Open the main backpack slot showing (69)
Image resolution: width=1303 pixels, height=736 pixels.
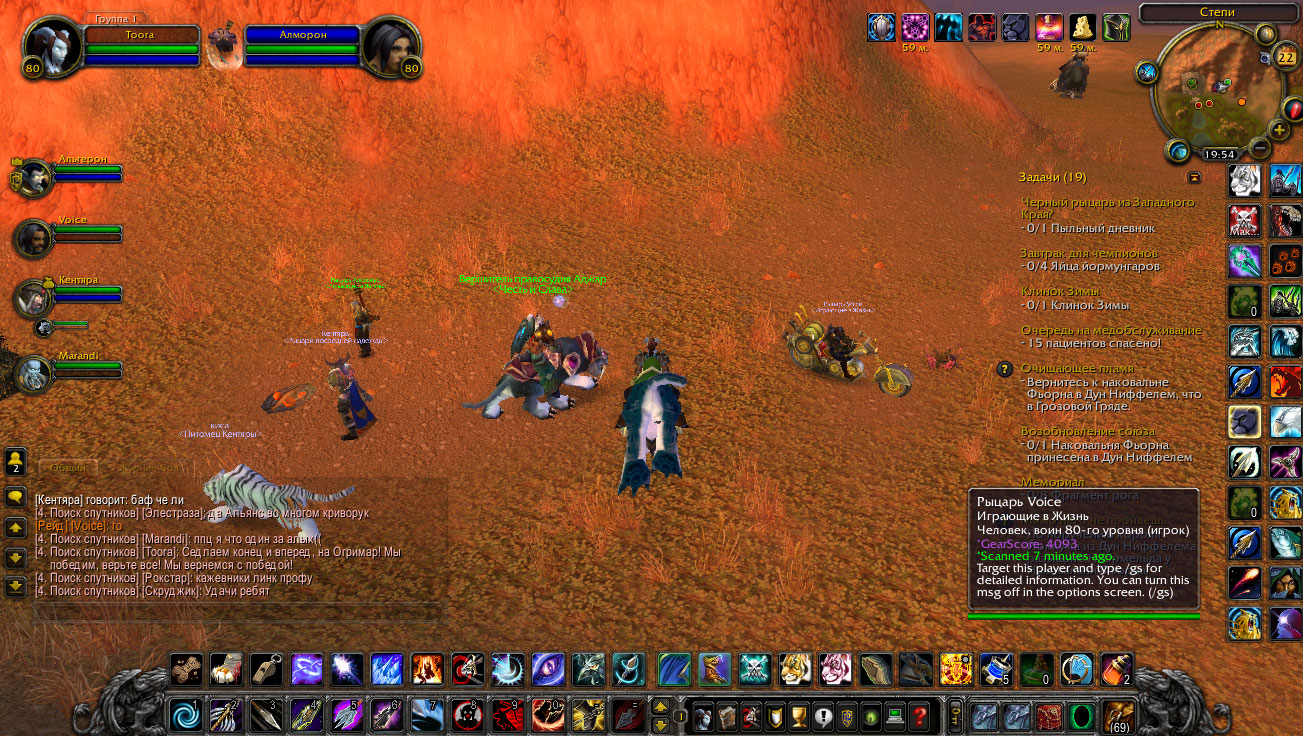coord(1118,716)
